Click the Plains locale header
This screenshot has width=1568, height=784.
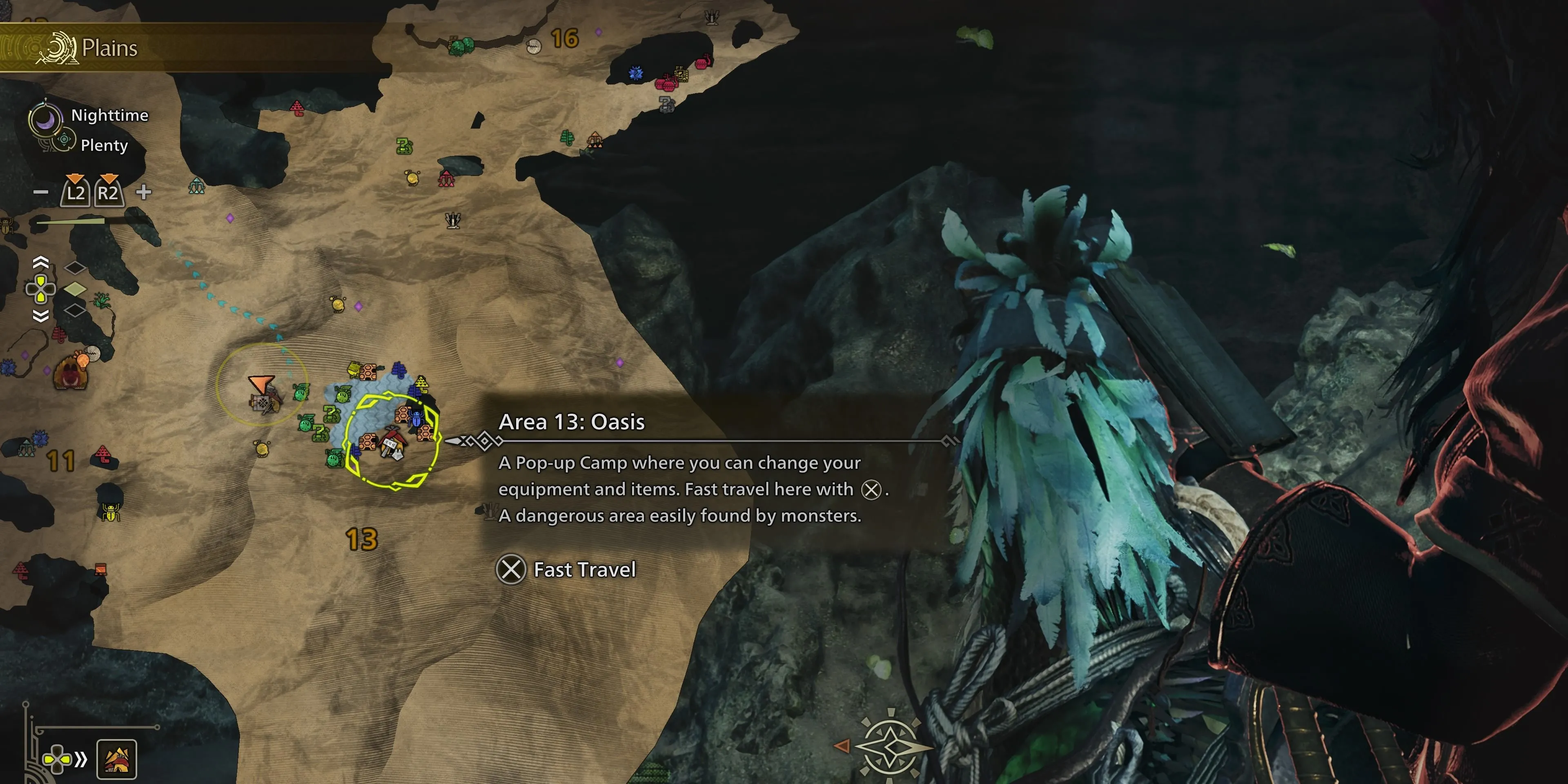click(109, 48)
